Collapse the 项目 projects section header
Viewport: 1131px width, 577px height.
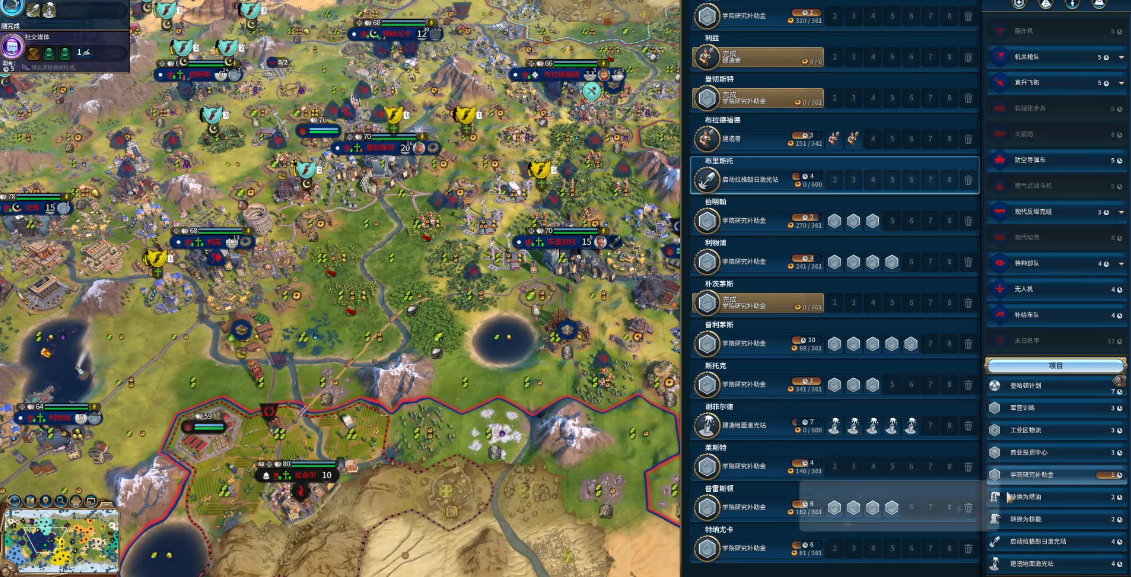pyautogui.click(x=1056, y=366)
